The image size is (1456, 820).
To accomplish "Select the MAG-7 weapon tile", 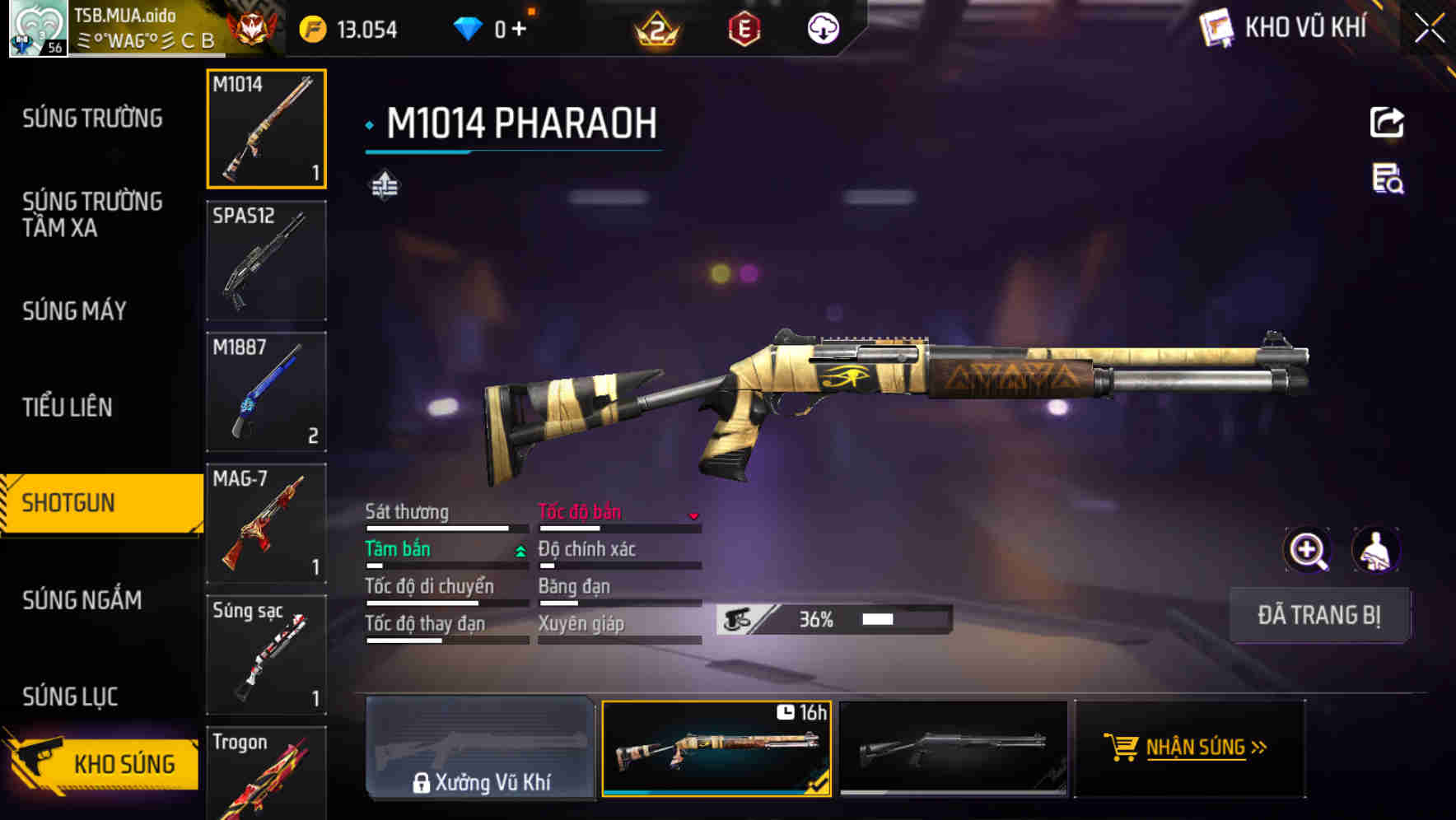I will pyautogui.click(x=266, y=524).
